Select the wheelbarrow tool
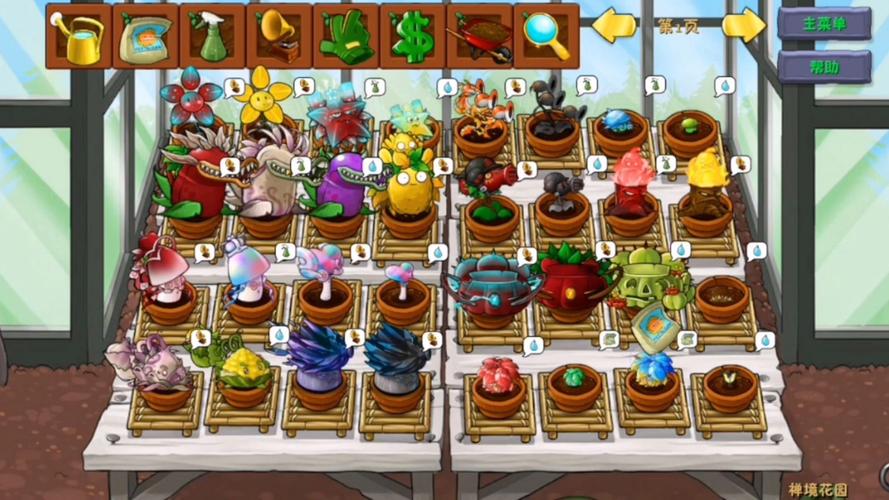 (x=480, y=35)
